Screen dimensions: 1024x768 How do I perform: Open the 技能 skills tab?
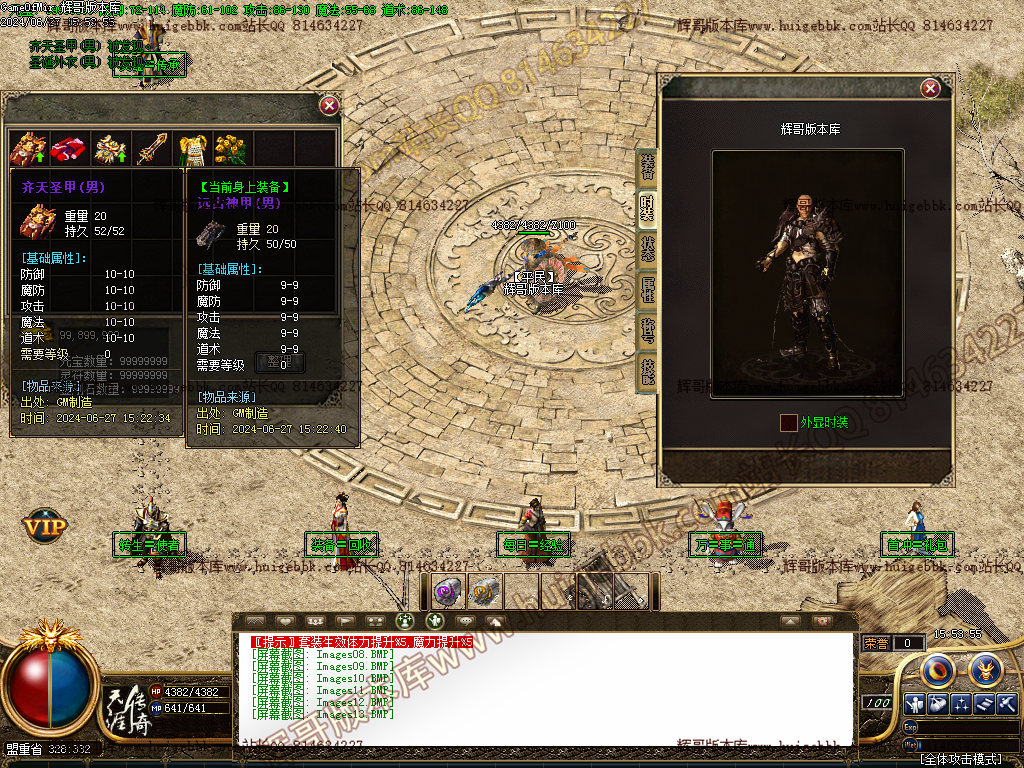(647, 372)
